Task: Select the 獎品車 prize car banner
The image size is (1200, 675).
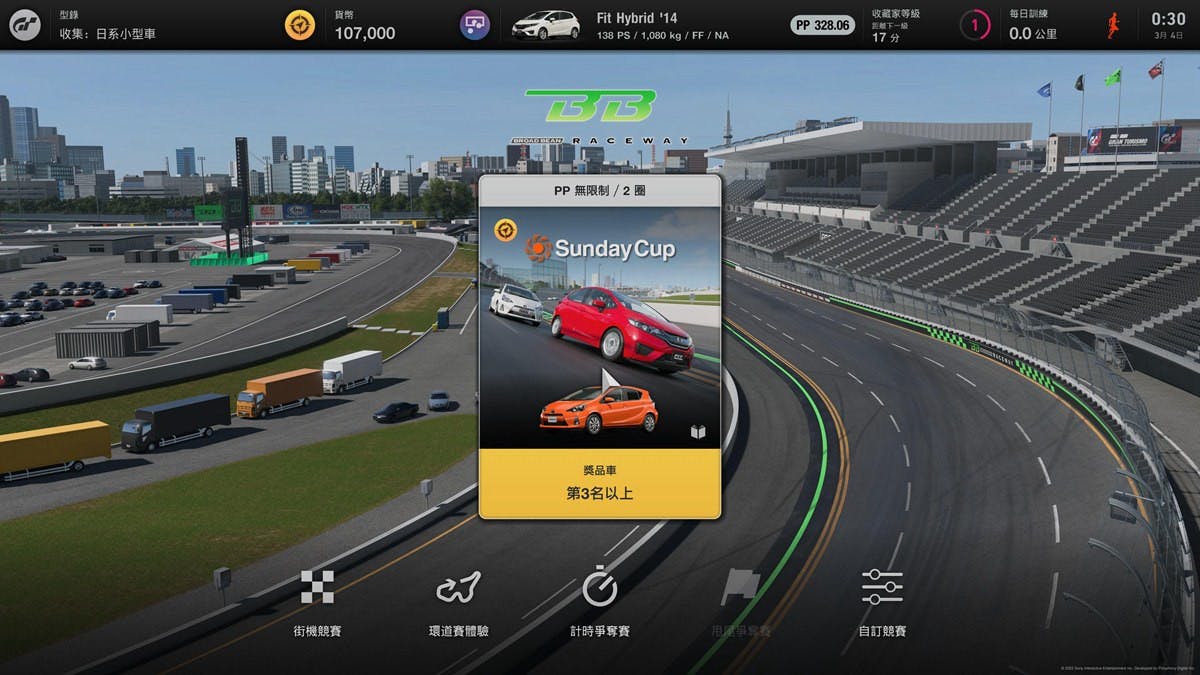Action: tap(599, 483)
